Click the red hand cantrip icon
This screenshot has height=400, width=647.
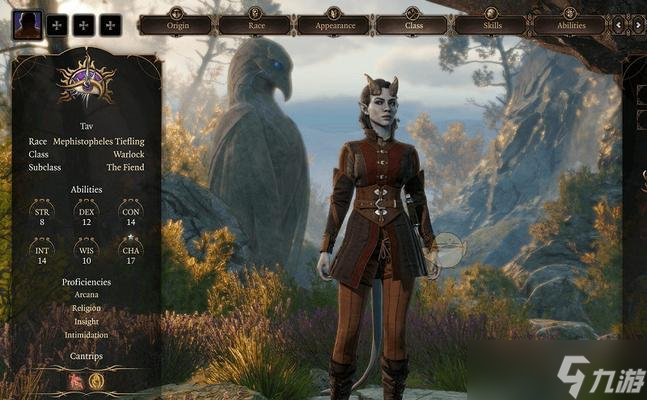point(76,381)
